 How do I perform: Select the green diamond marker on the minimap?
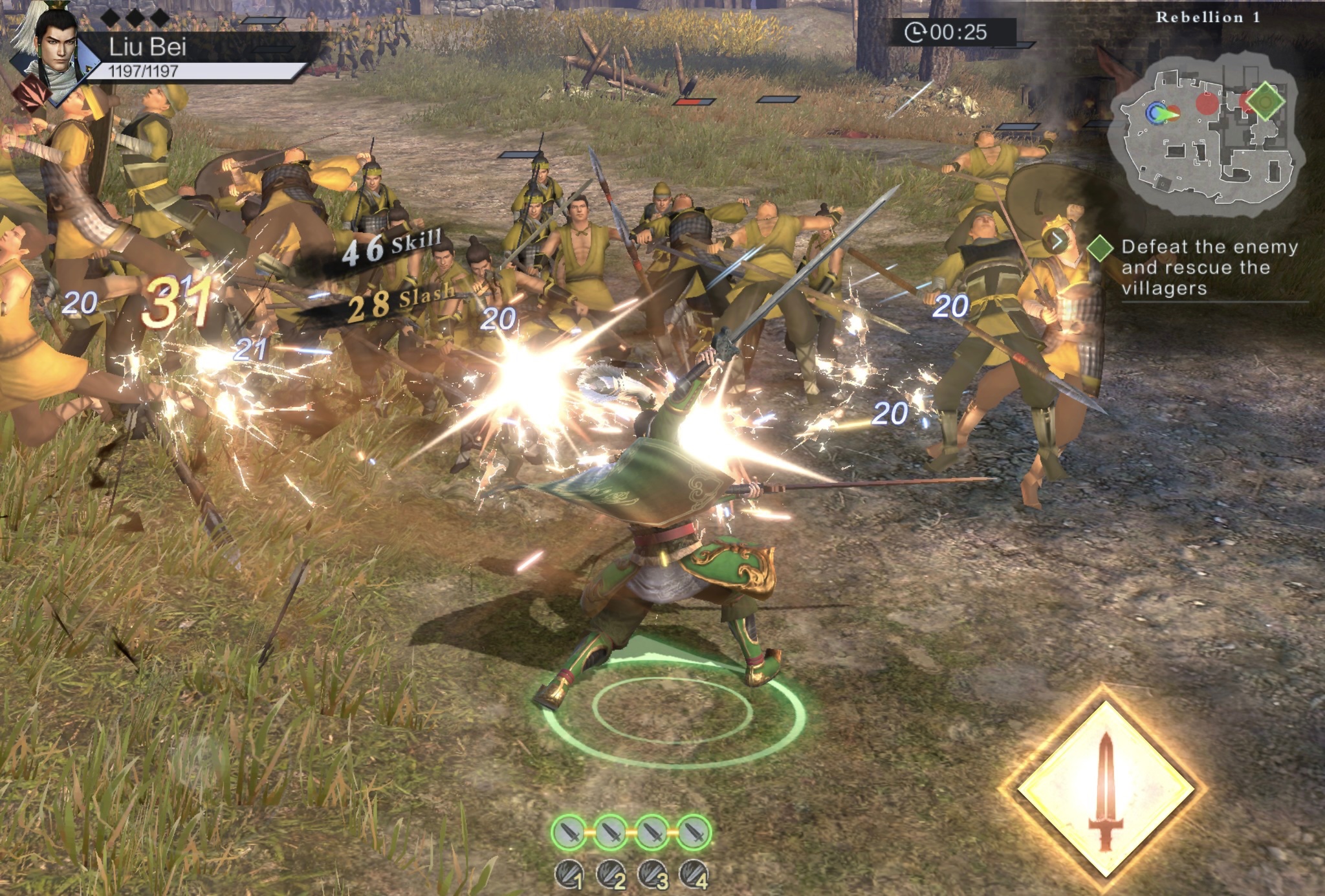coord(1265,101)
